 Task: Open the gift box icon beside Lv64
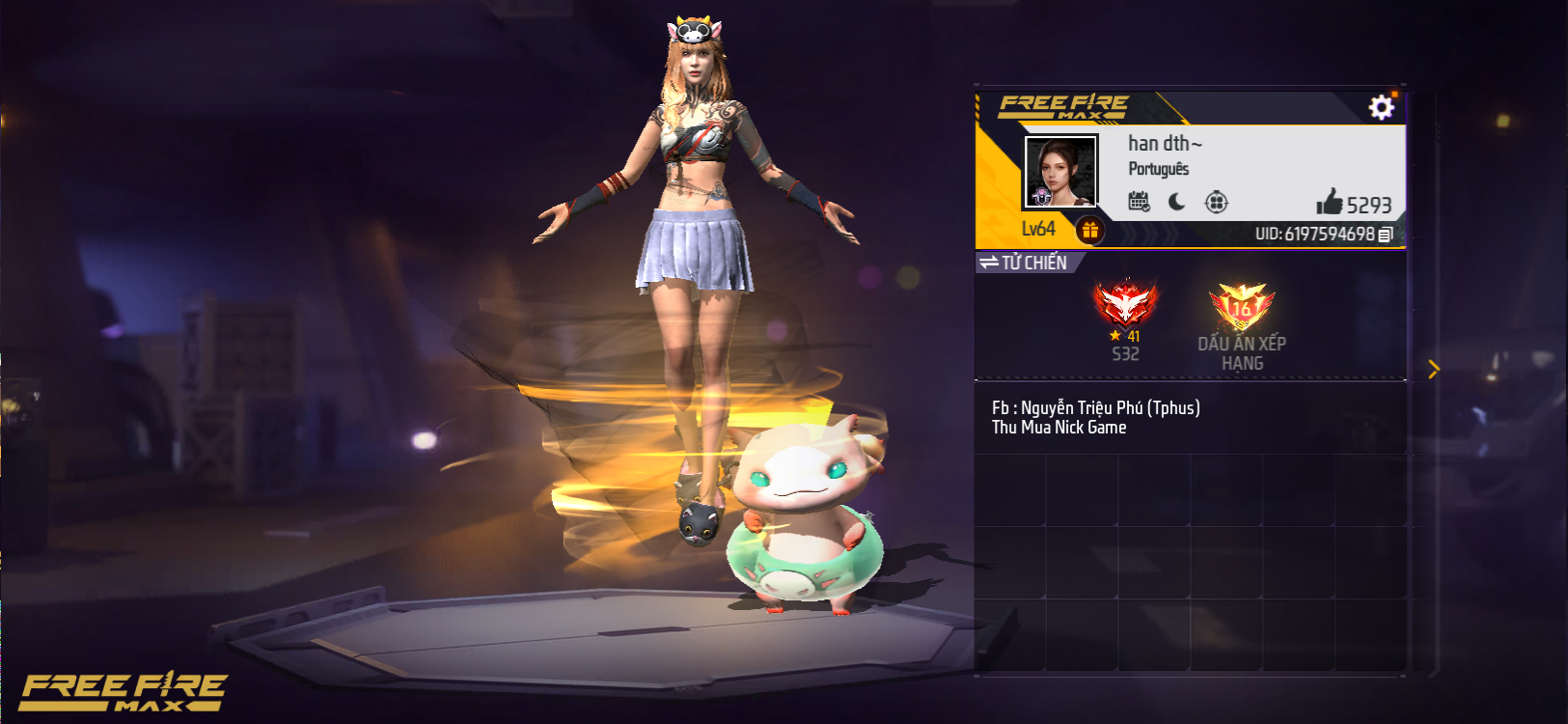tap(1089, 230)
